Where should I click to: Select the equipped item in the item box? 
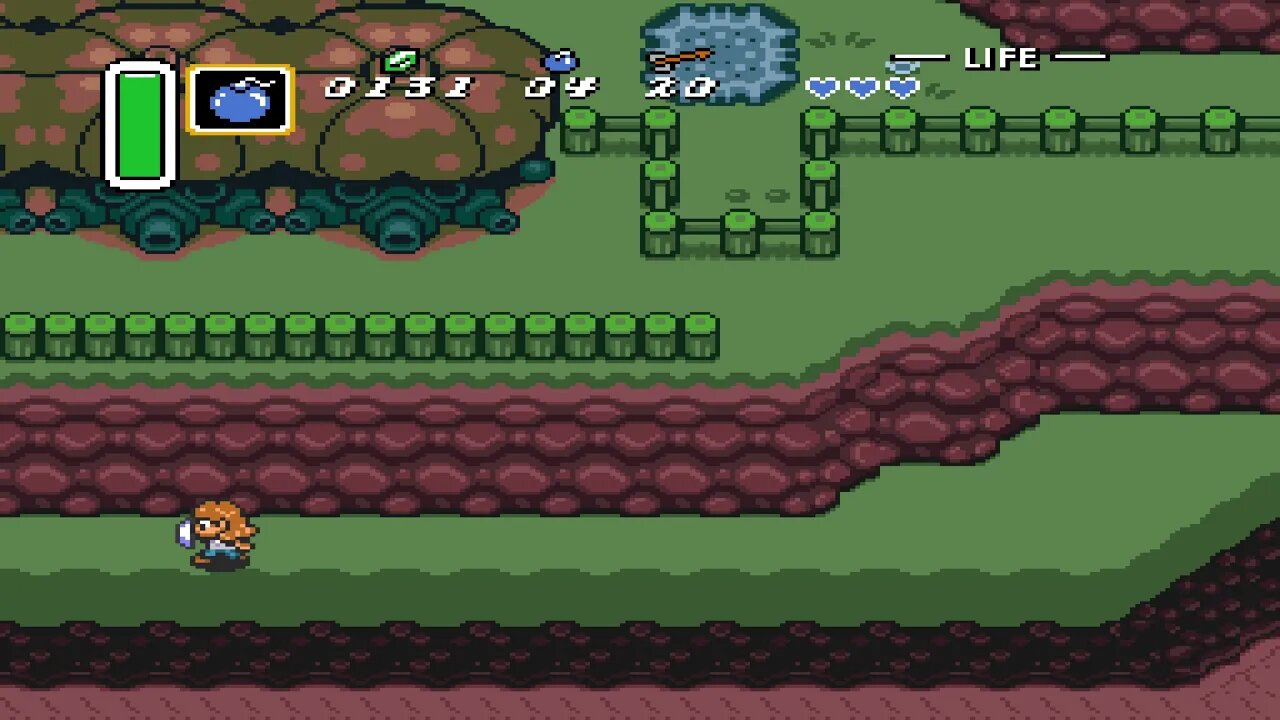241,100
